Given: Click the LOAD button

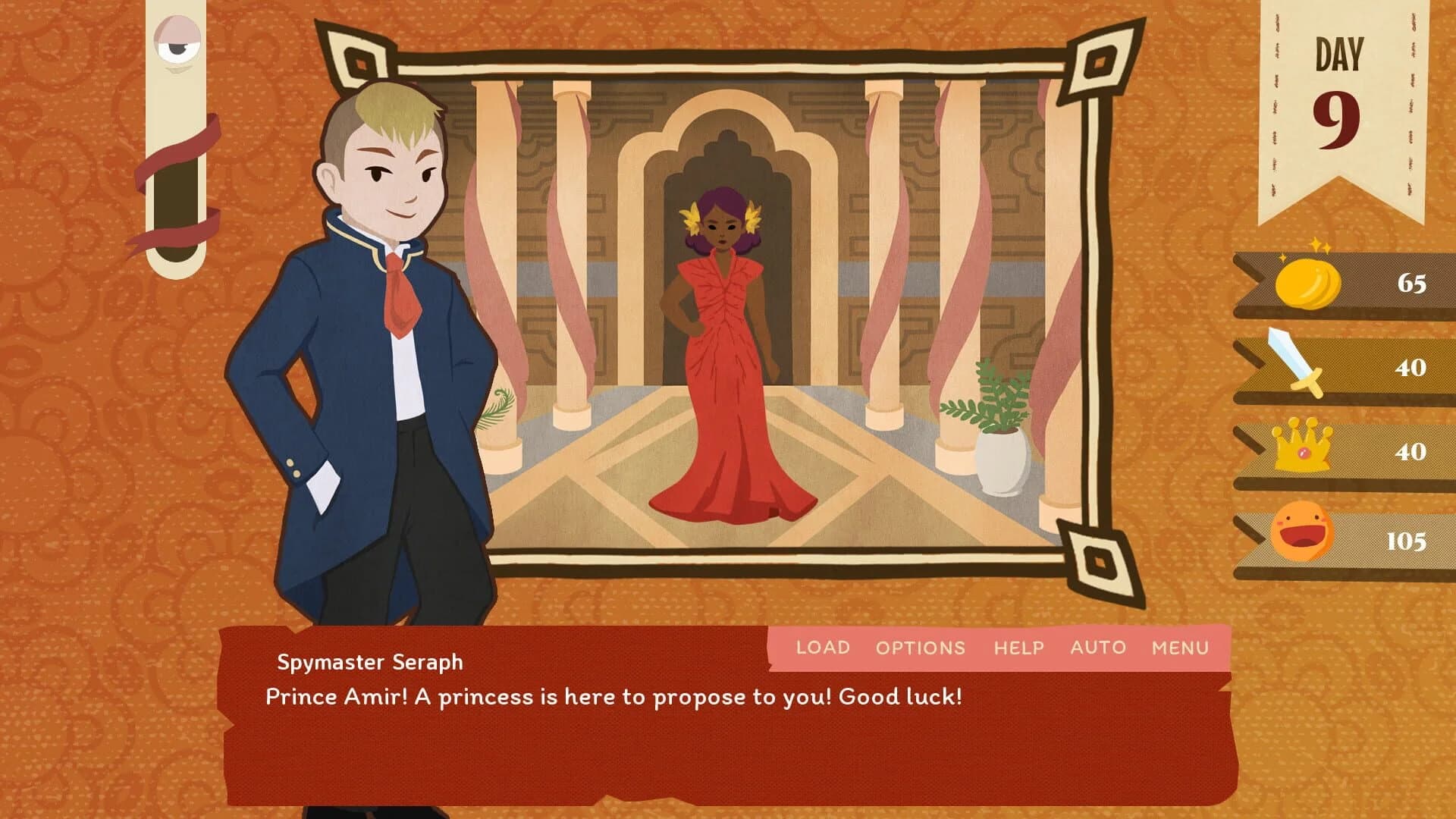Looking at the screenshot, I should click(821, 648).
